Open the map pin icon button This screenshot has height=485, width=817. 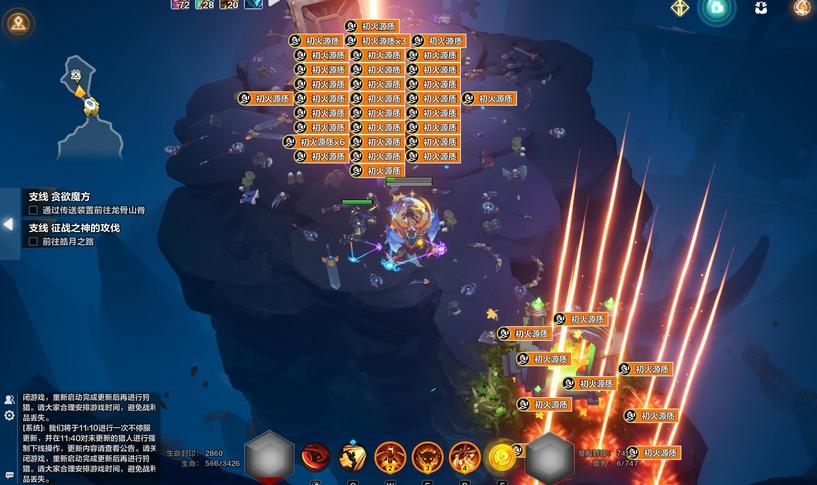pos(17,22)
